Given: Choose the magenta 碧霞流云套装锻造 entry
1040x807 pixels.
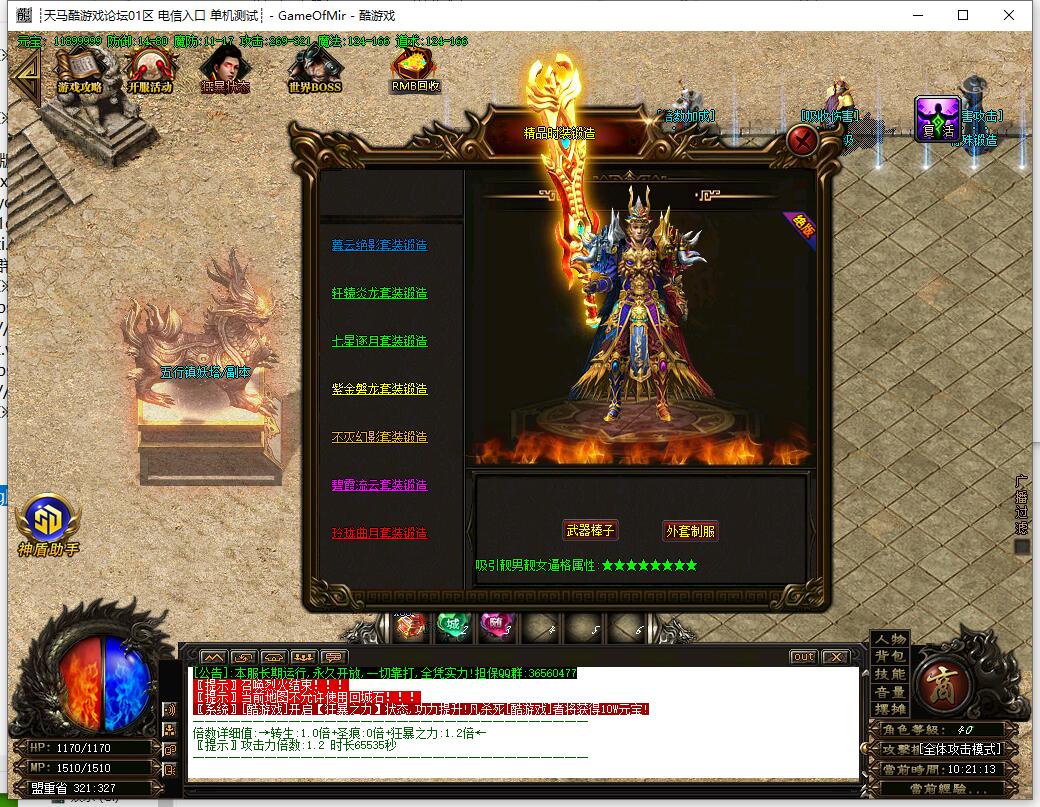Looking at the screenshot, I should 379,485.
